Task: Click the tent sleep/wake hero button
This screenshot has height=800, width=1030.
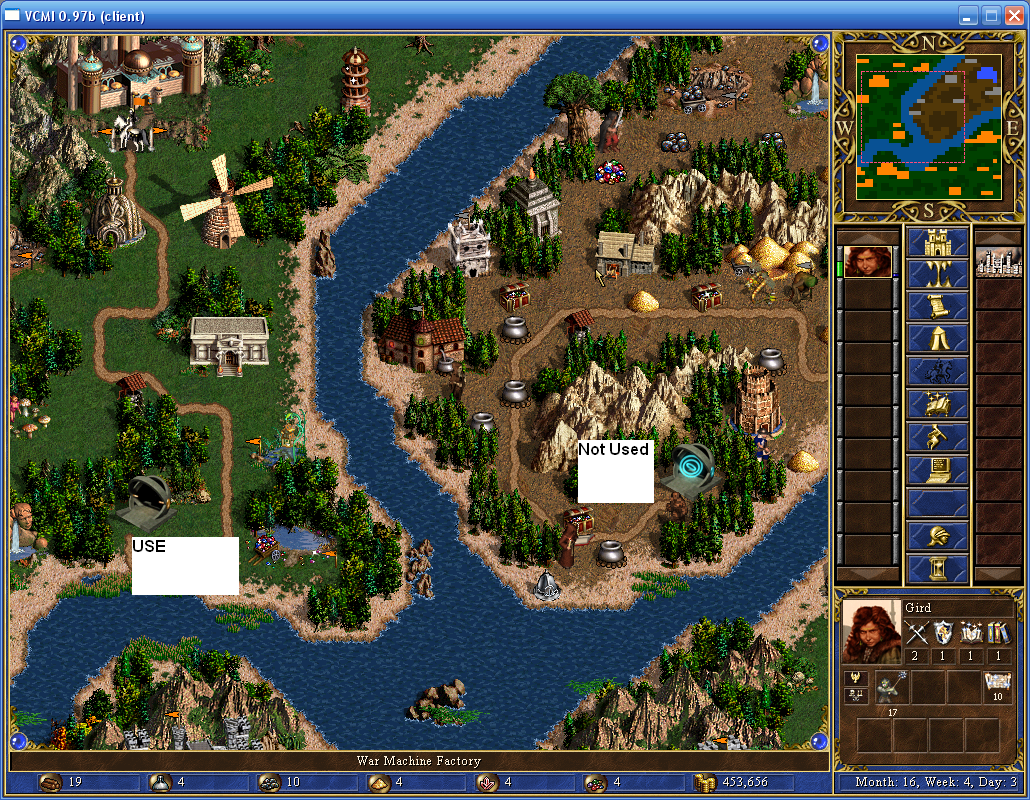Action: 937,339
